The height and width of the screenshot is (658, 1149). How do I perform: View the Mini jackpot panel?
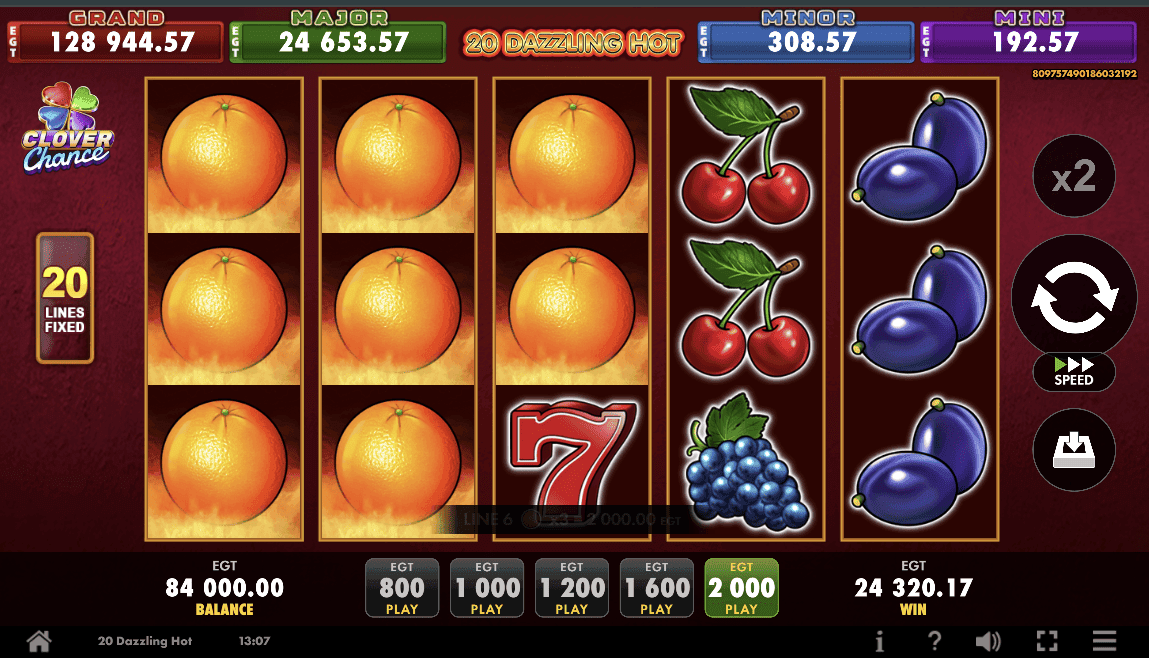point(1028,37)
